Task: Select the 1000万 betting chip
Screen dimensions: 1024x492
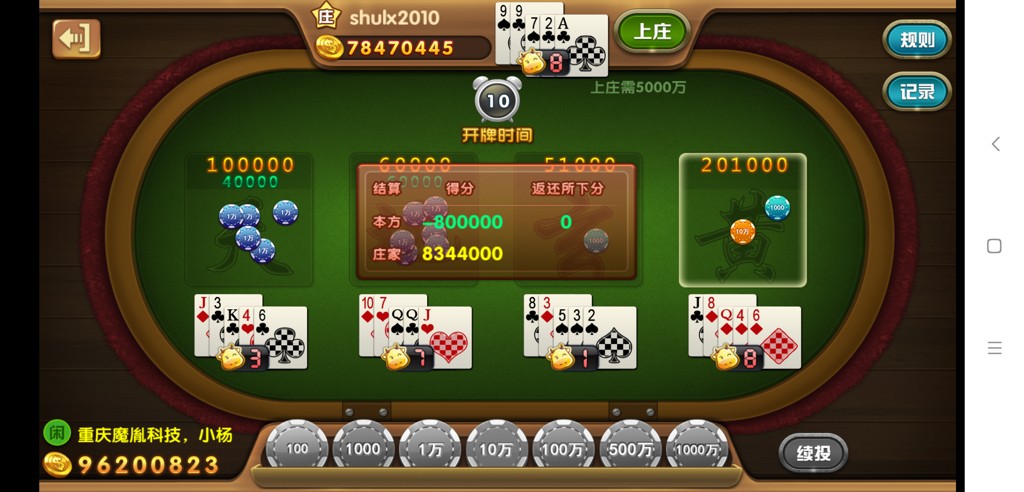Action: pyautogui.click(x=697, y=449)
